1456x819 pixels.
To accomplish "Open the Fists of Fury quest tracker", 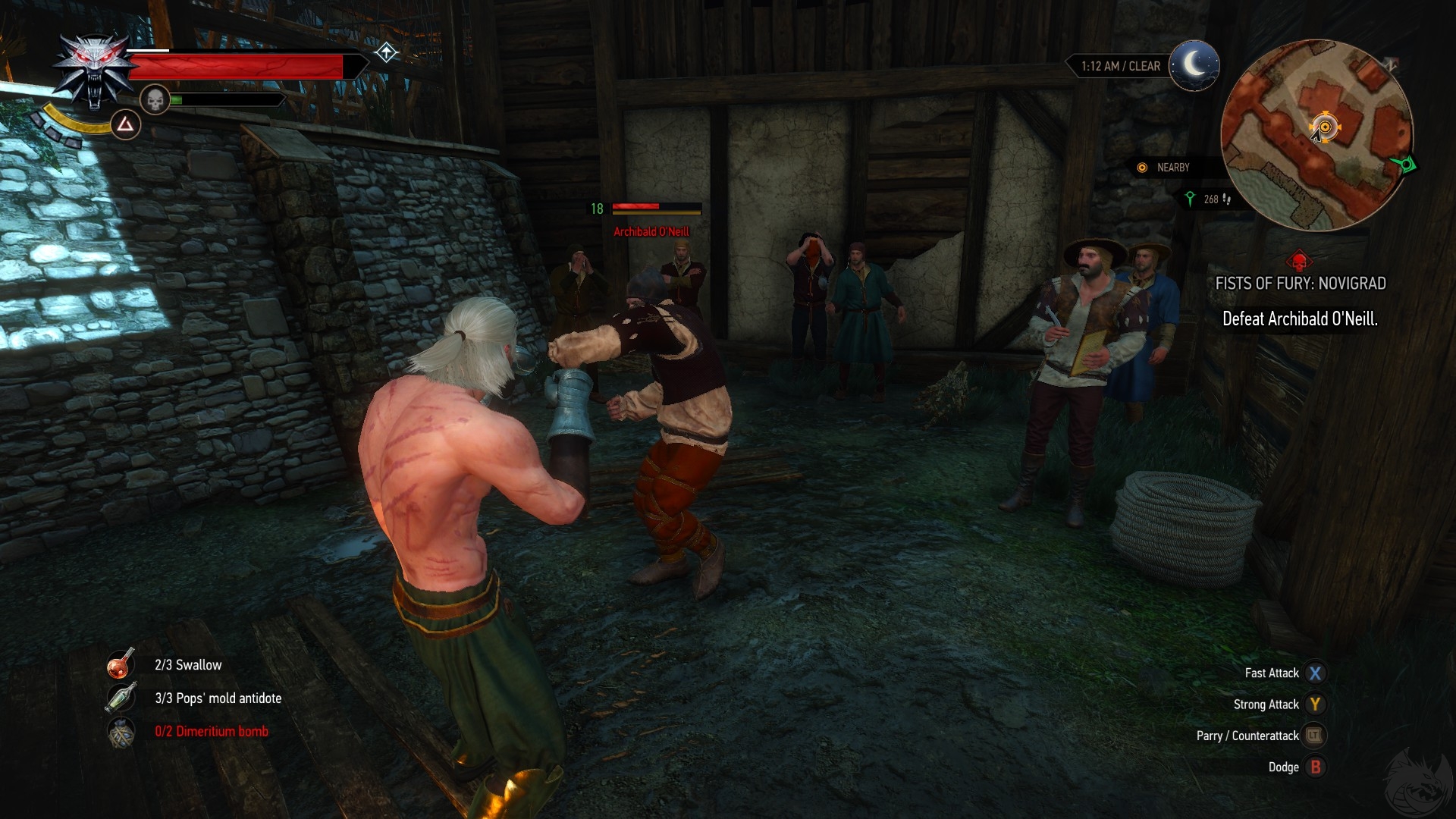I will [x=1300, y=284].
